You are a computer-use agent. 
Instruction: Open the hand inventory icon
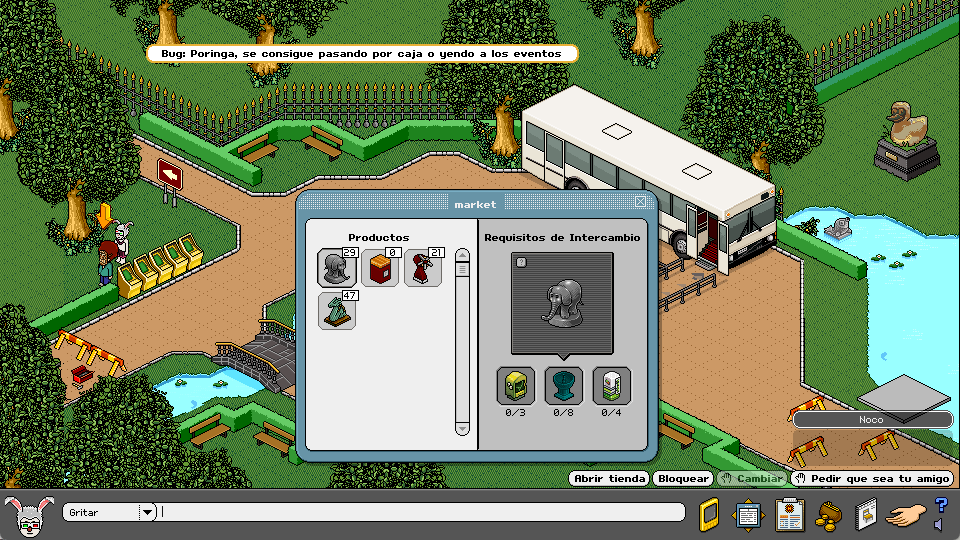click(906, 515)
